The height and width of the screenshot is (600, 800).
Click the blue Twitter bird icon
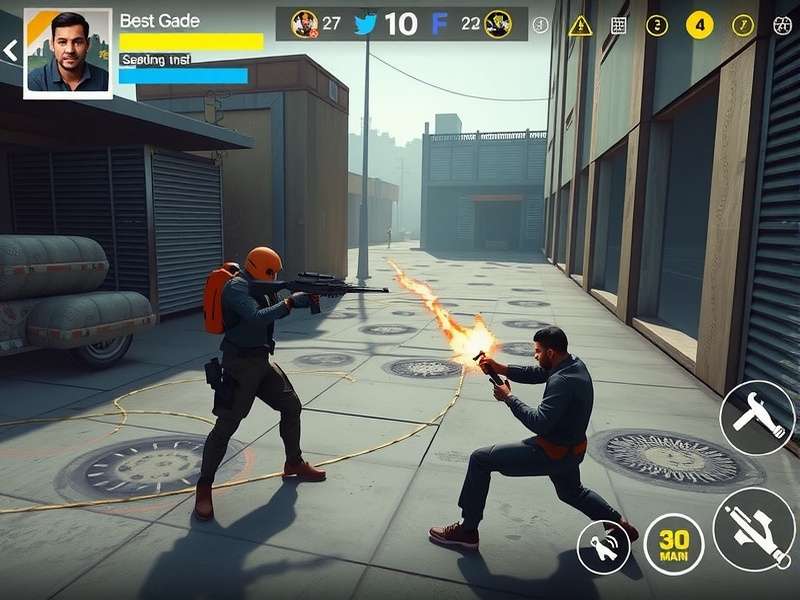(366, 25)
